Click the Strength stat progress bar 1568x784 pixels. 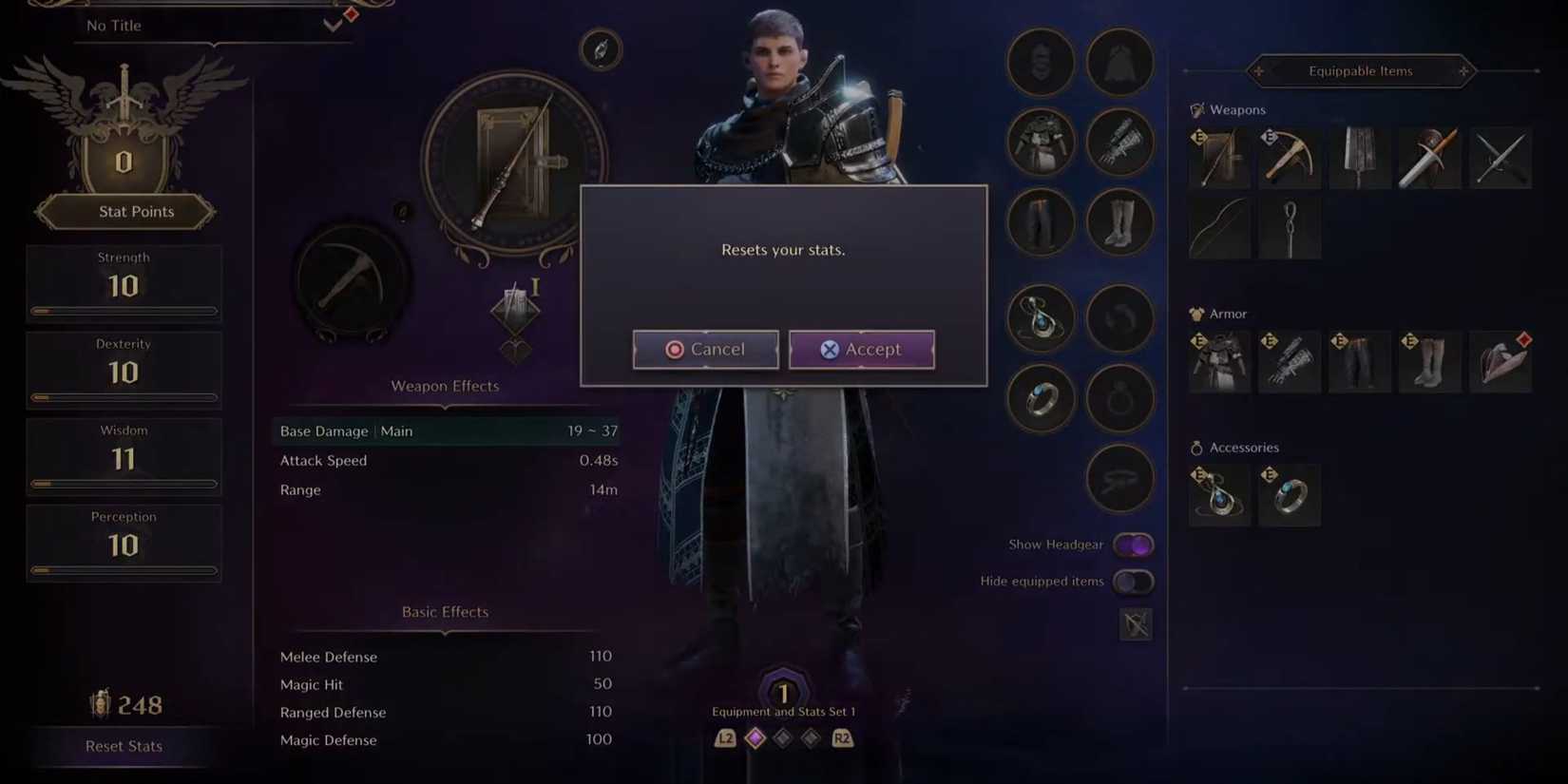[124, 311]
